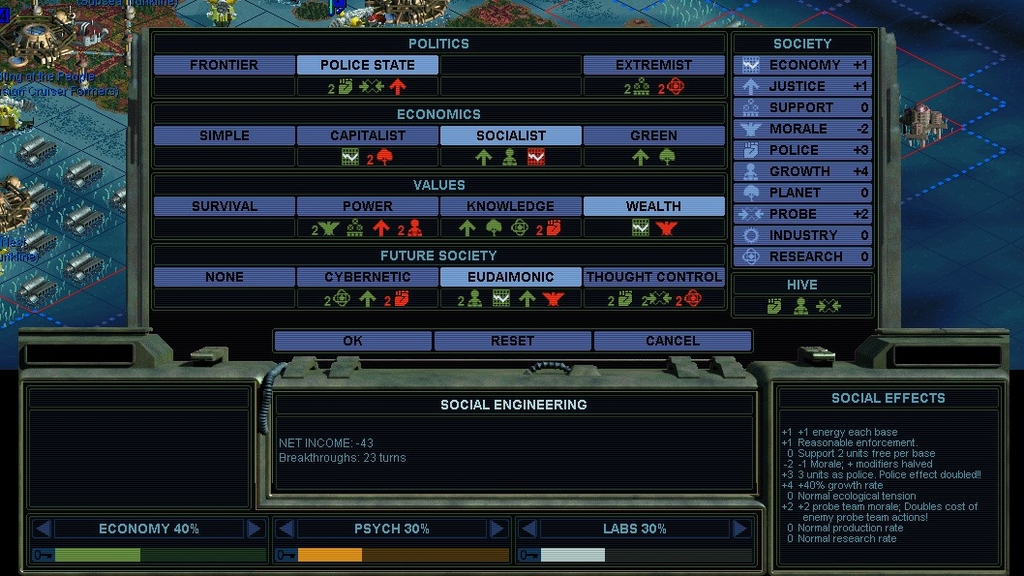Select Police State politics

[x=367, y=65]
